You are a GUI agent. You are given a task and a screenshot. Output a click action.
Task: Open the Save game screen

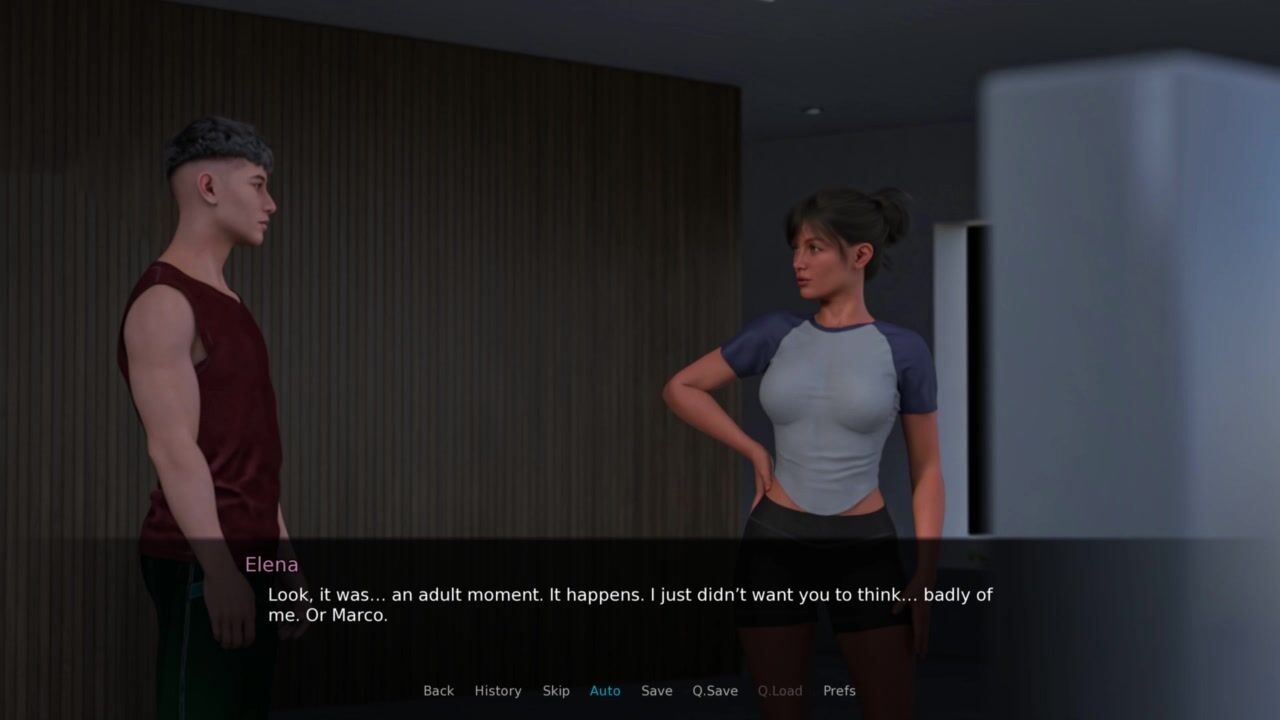tap(657, 691)
